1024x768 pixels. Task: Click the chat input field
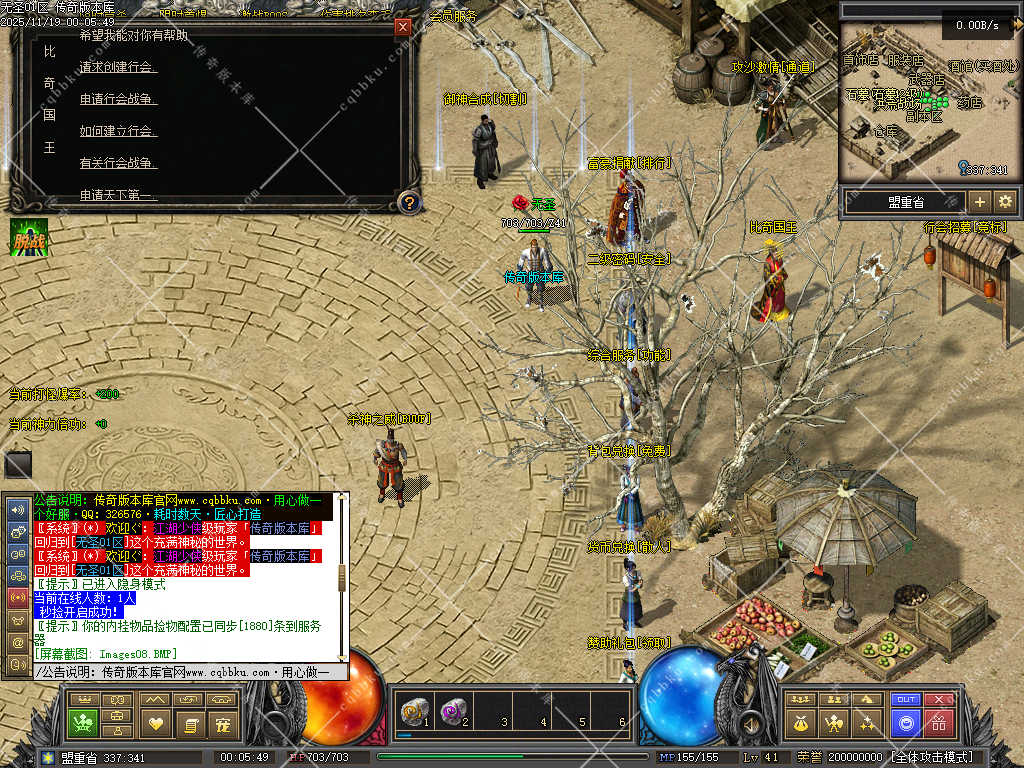[x=190, y=673]
